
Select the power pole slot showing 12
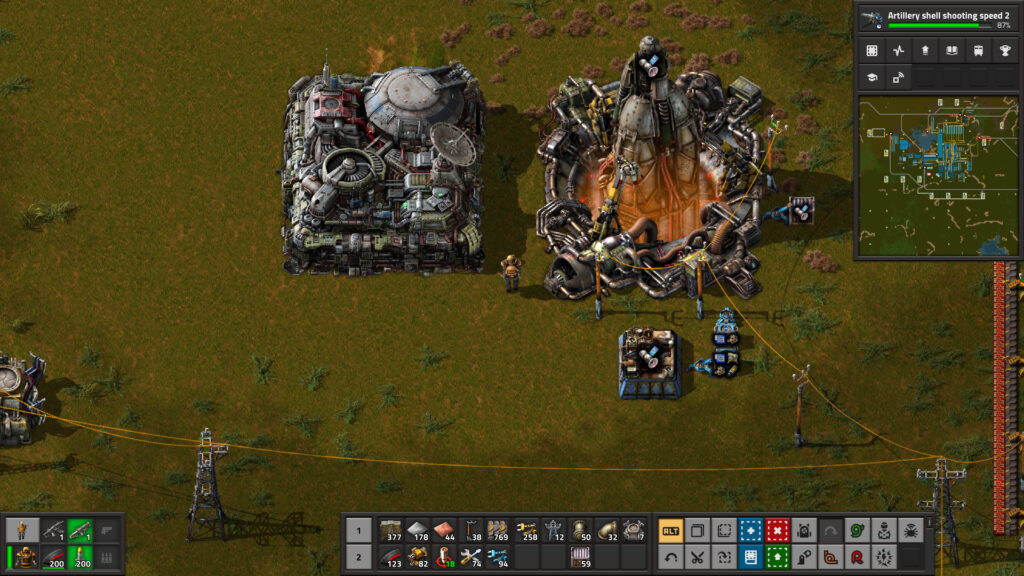[553, 530]
